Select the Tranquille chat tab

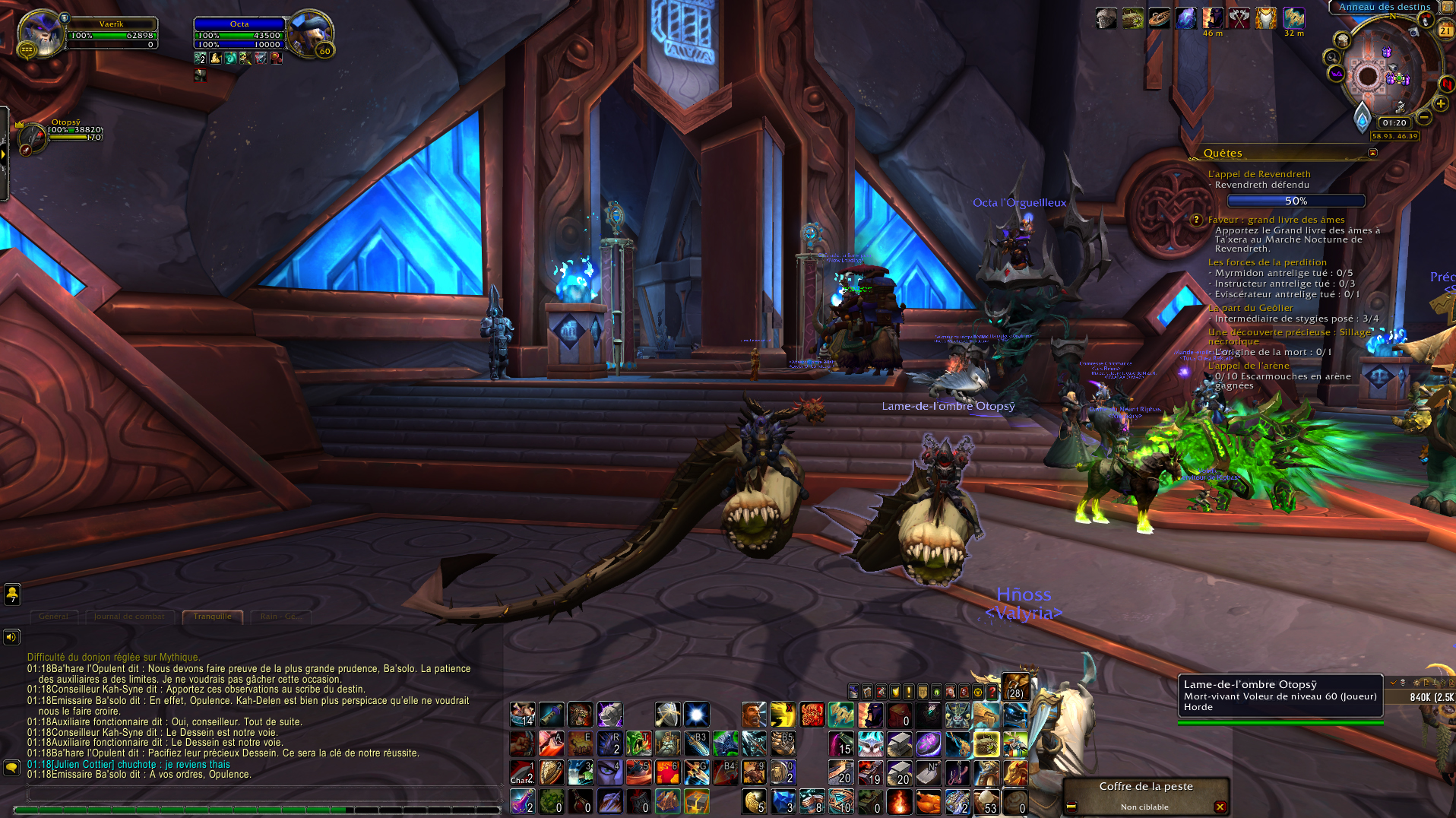[x=212, y=617]
